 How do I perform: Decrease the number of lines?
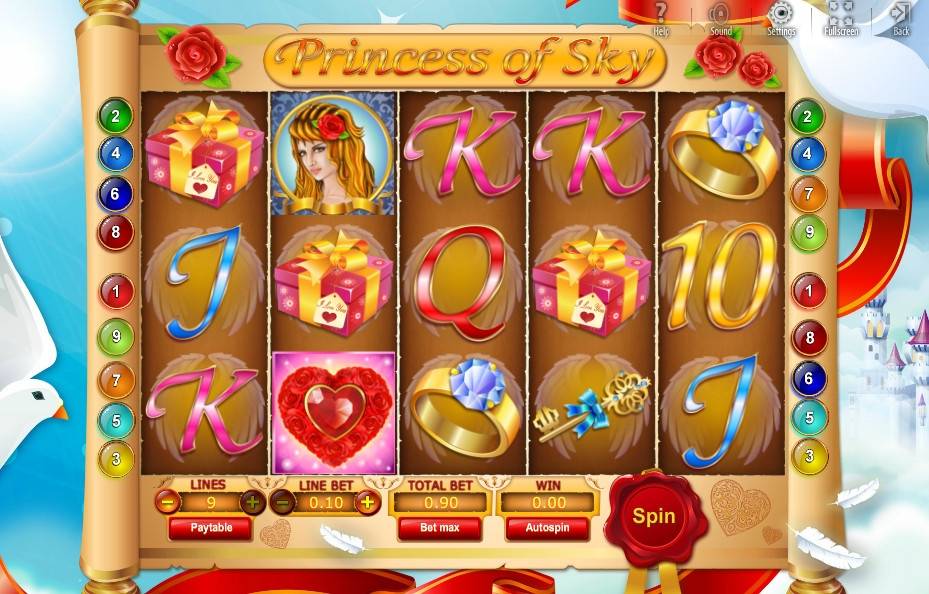tap(168, 503)
